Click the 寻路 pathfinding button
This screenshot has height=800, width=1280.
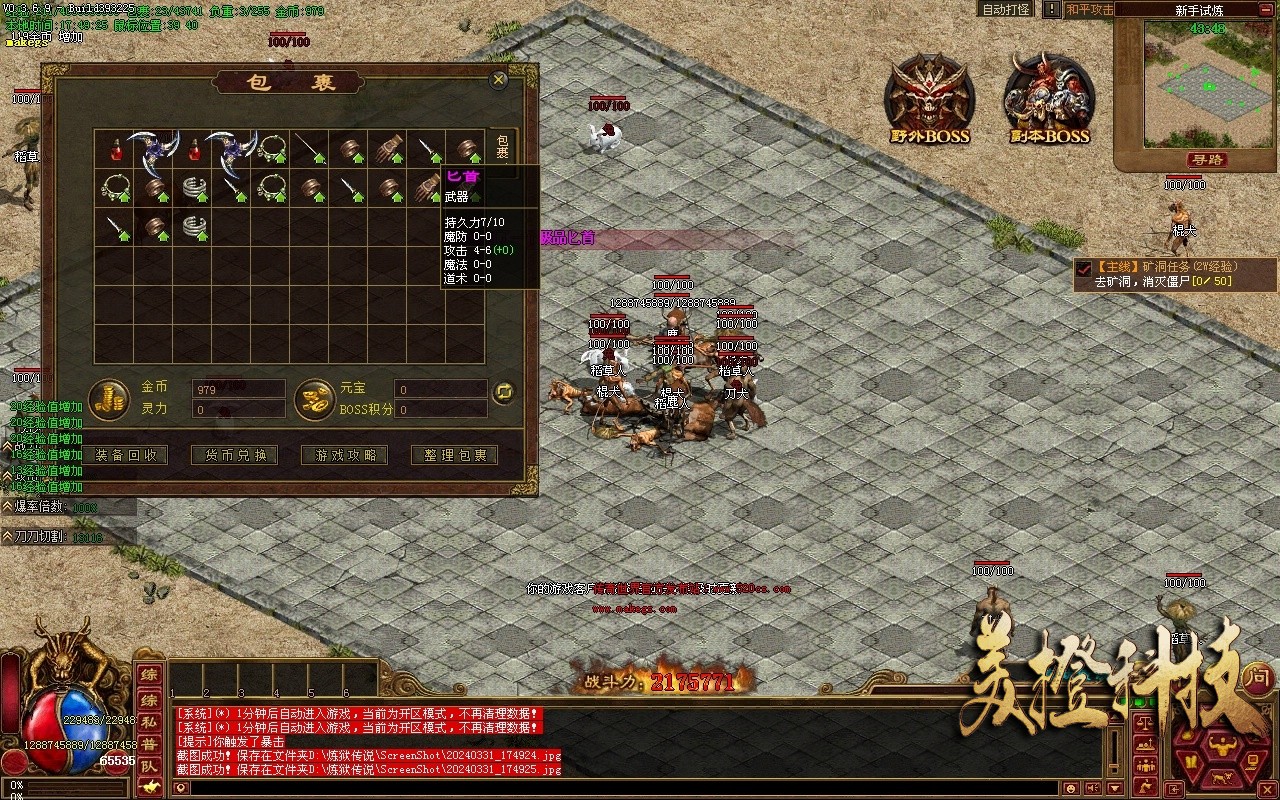(x=1208, y=160)
